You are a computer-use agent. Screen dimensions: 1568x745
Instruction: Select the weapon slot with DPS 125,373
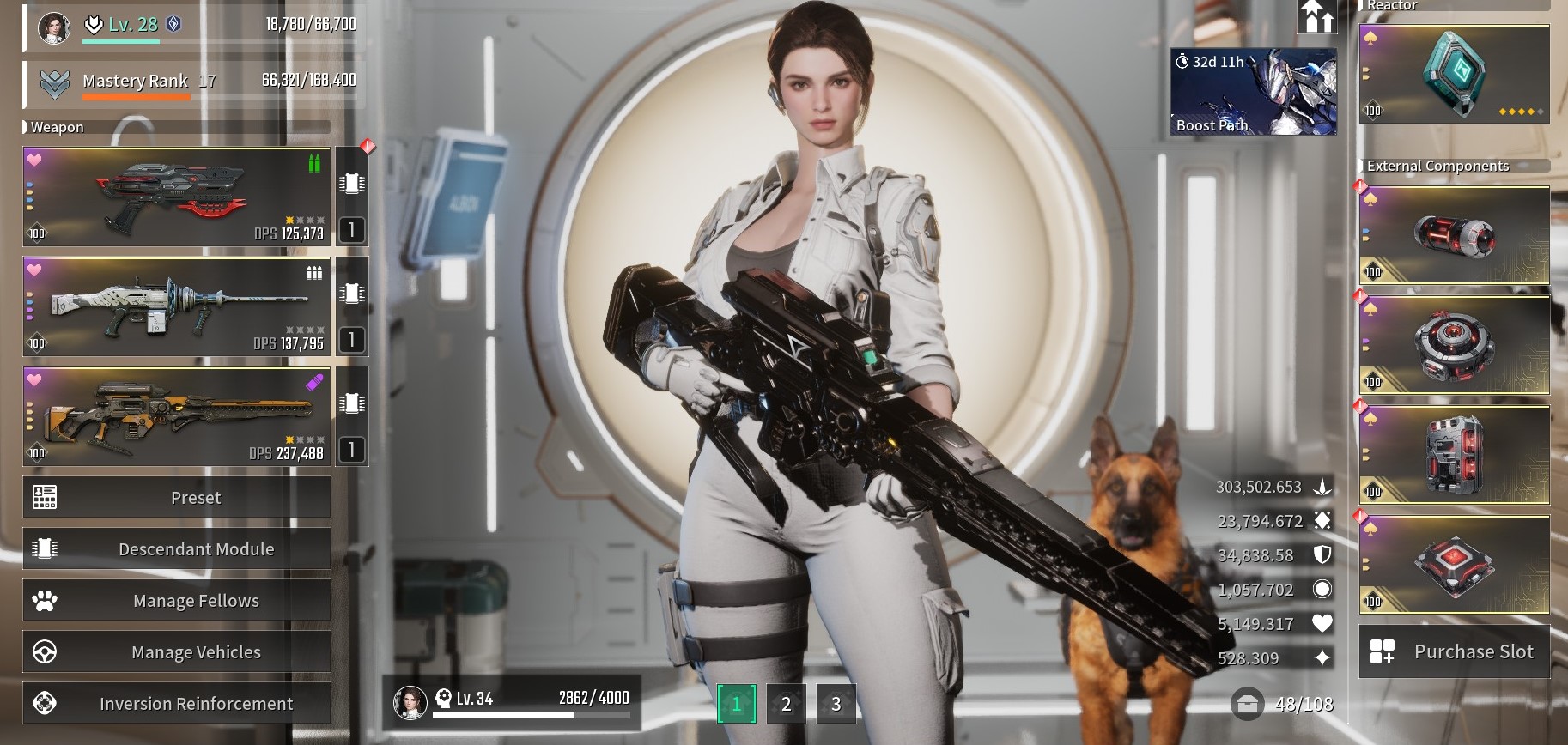[x=177, y=197]
